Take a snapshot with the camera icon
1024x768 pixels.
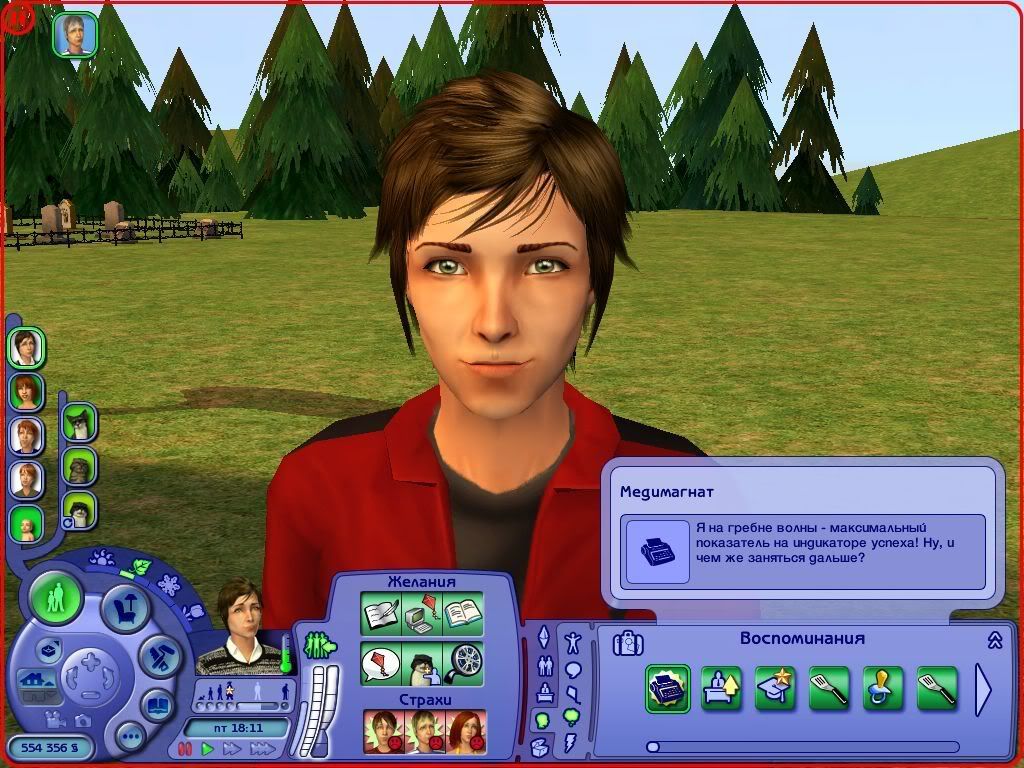[x=81, y=720]
